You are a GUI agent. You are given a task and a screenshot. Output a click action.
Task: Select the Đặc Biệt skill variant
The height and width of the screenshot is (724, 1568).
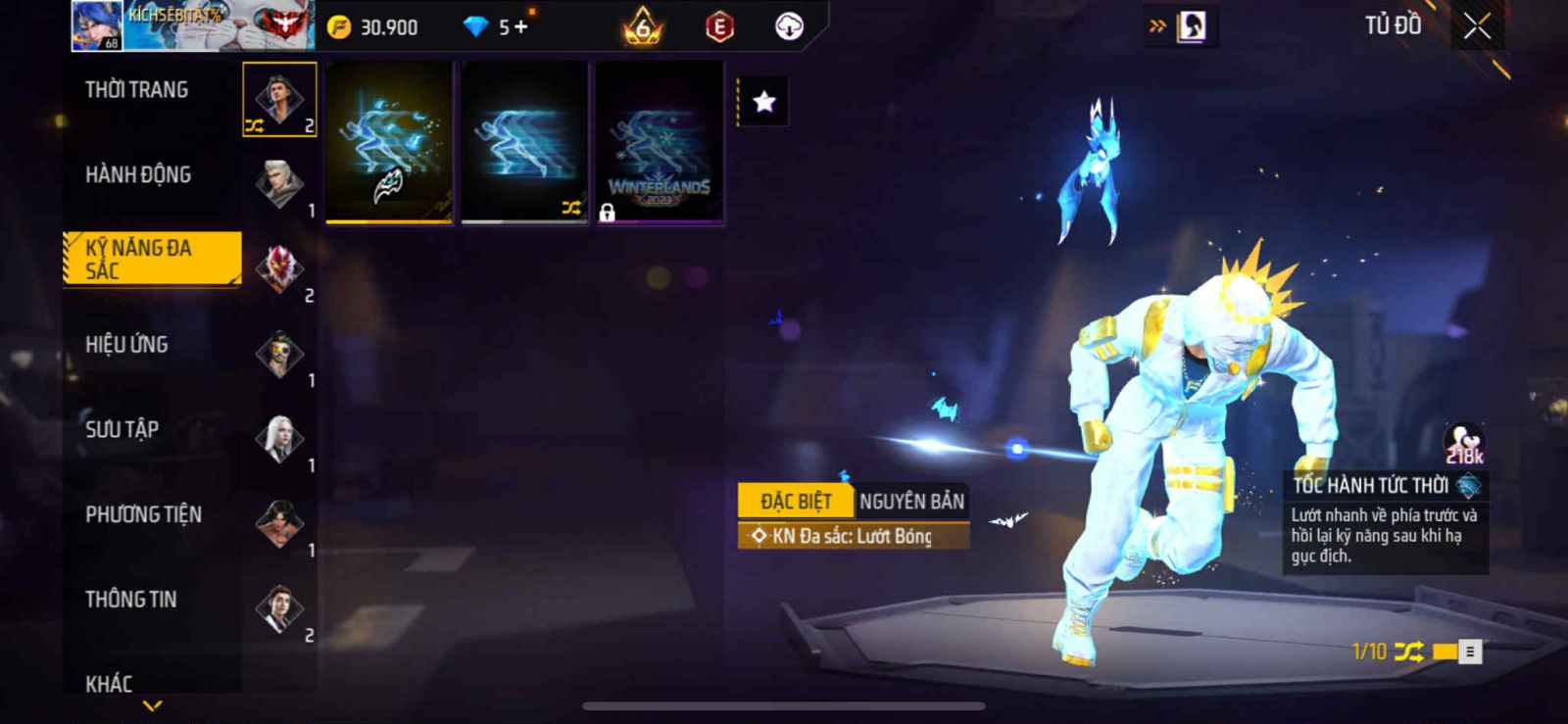coord(795,502)
